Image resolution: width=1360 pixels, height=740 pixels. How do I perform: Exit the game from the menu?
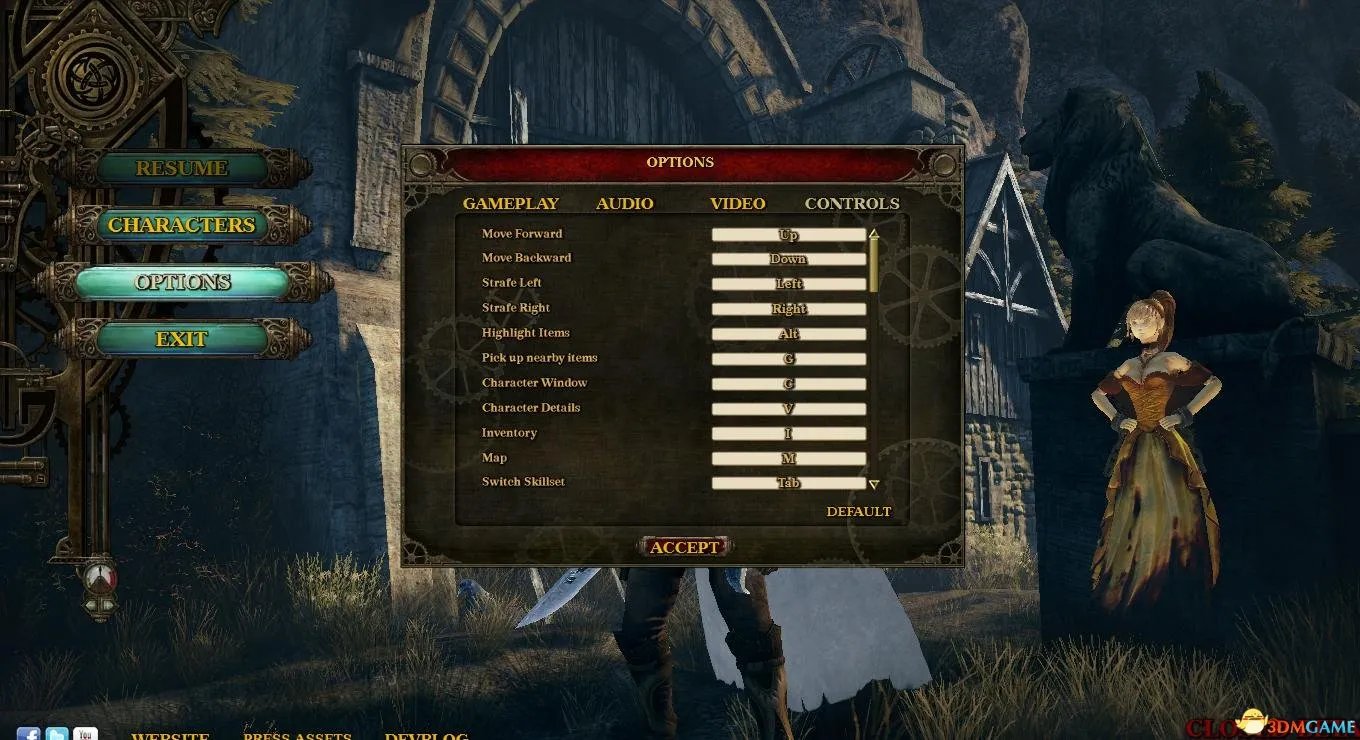click(x=182, y=339)
